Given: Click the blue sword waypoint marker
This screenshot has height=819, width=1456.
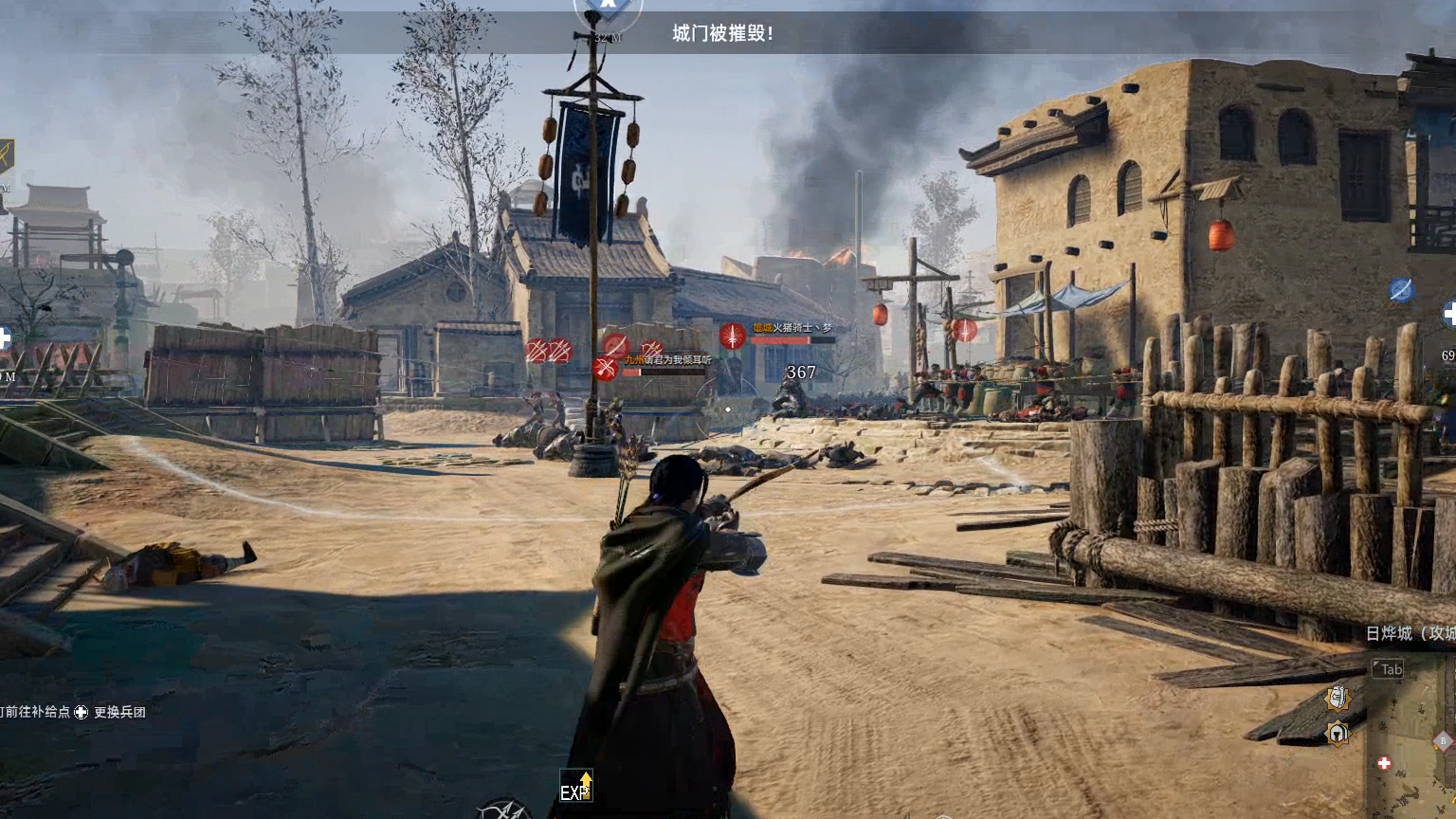Looking at the screenshot, I should click(x=1401, y=290).
